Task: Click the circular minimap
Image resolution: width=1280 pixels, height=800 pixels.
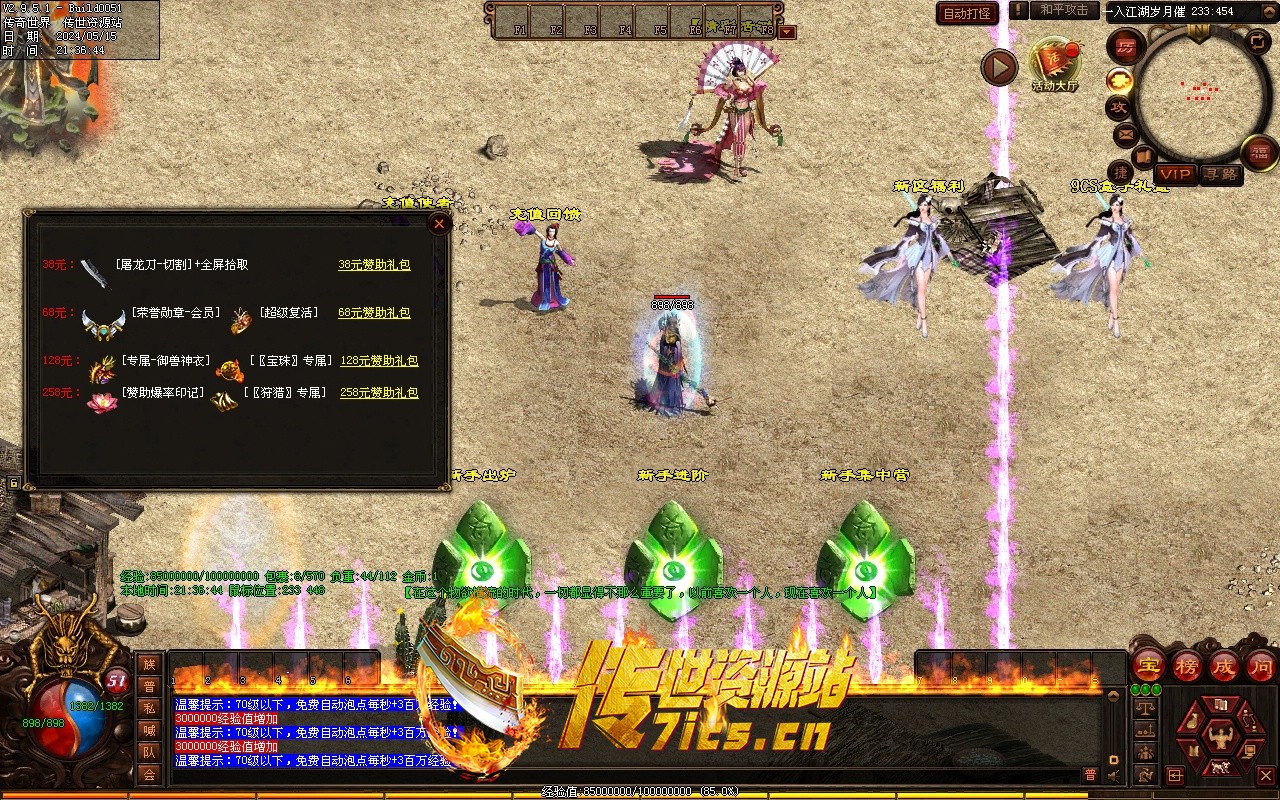Action: 1201,93
